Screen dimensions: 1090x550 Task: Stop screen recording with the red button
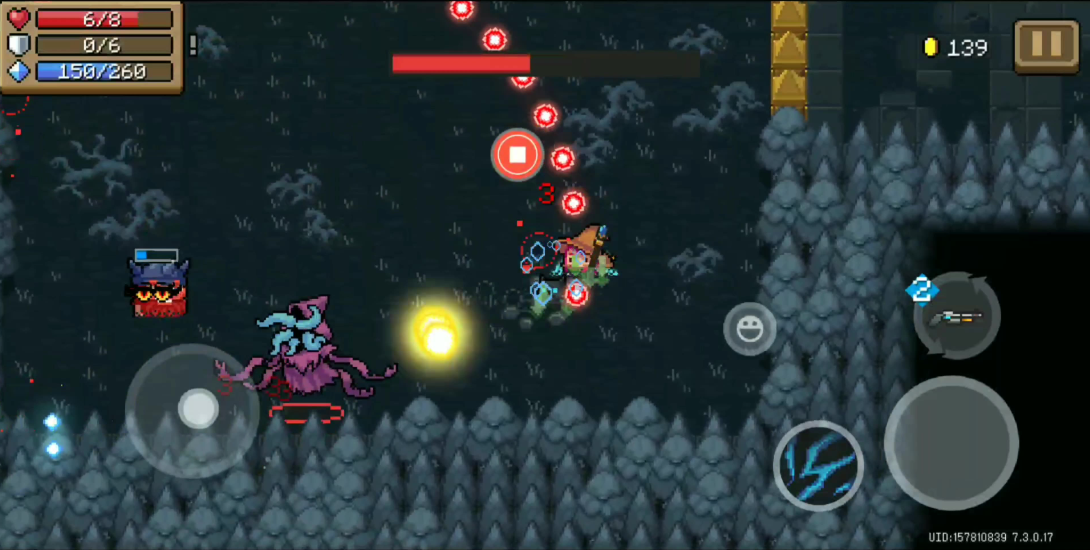(x=517, y=155)
